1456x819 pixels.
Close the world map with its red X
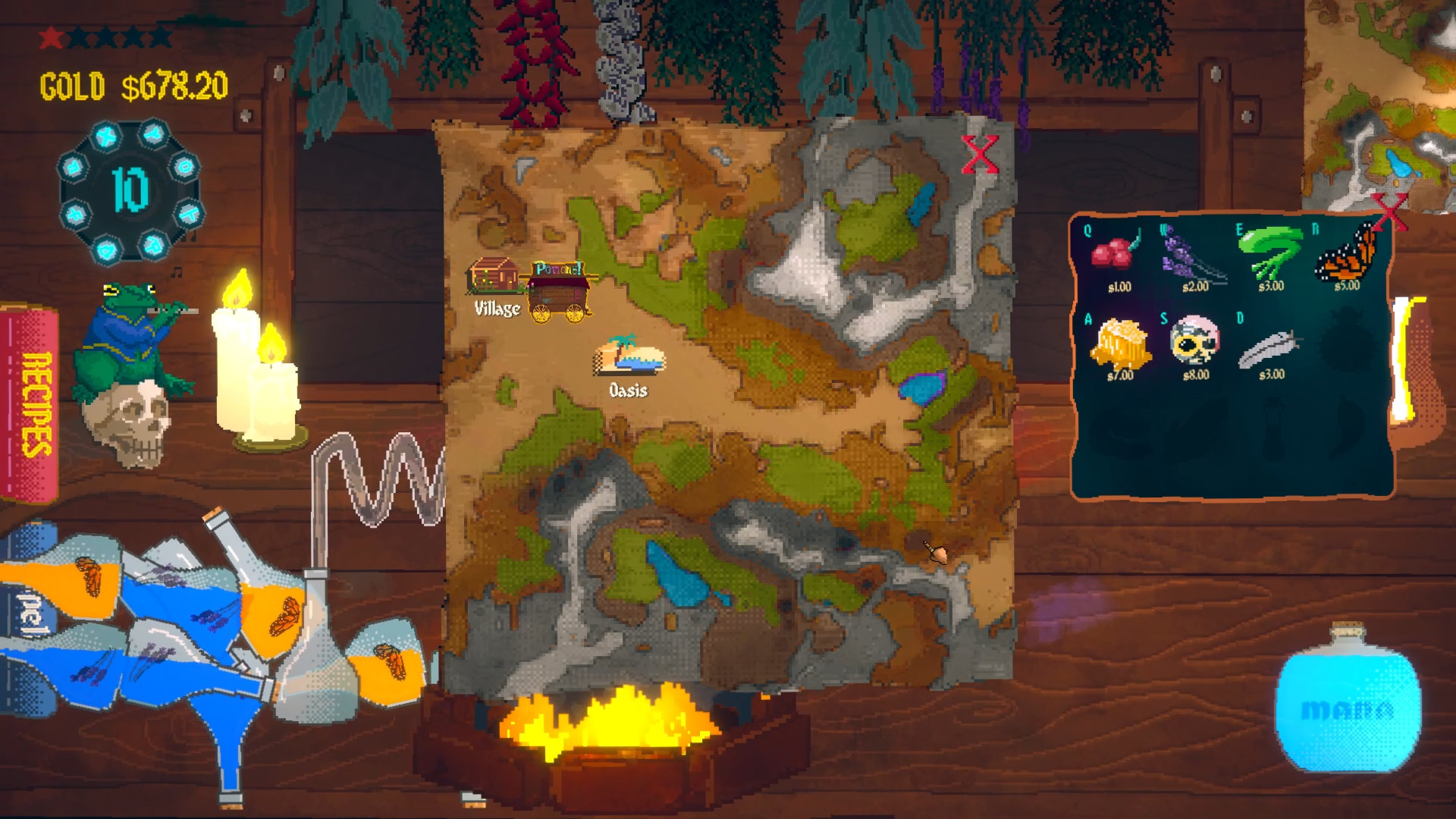pos(981,152)
